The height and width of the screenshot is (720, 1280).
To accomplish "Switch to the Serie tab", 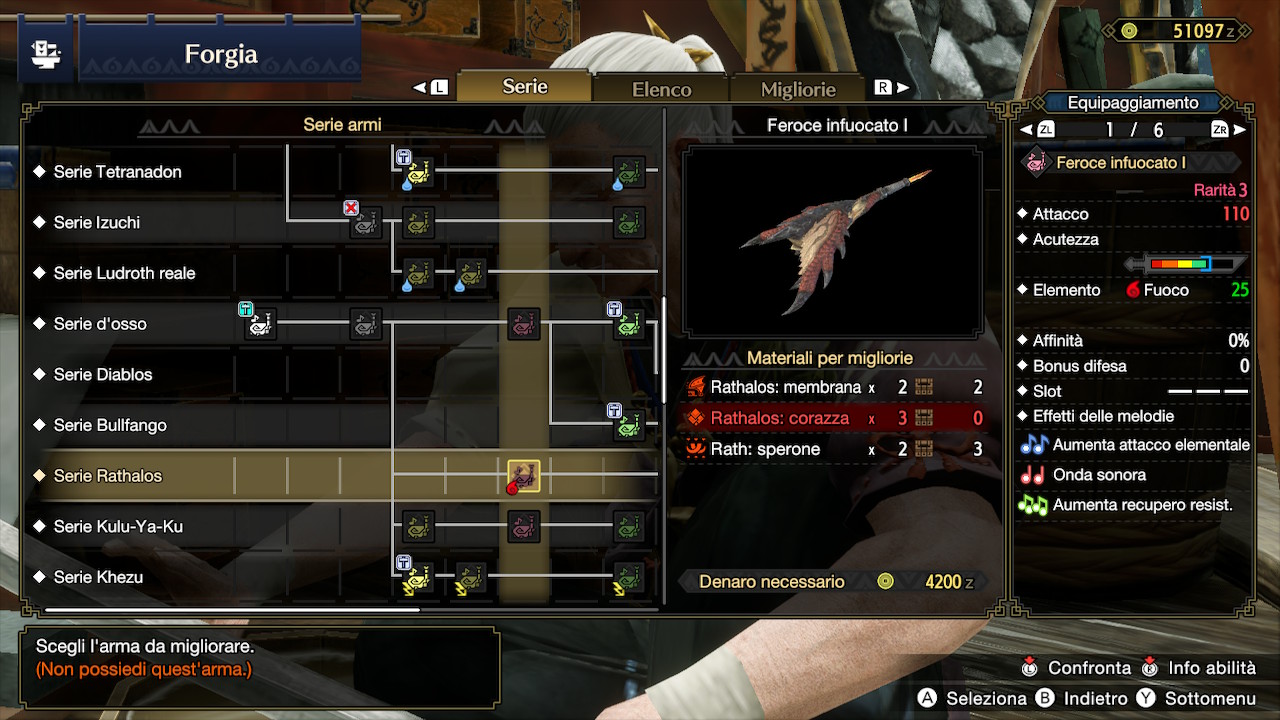I will click(524, 87).
